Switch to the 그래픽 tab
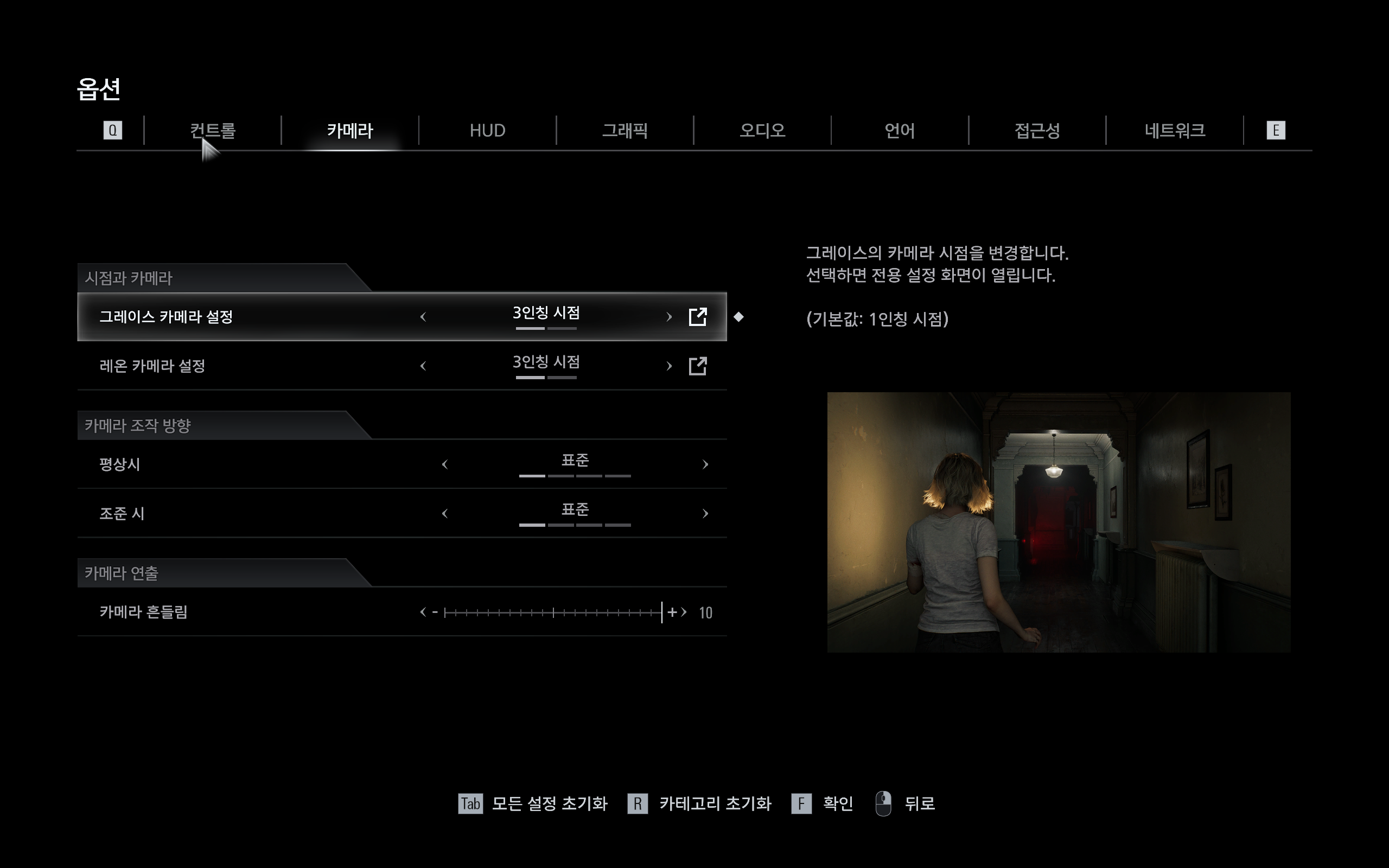The image size is (1389, 868). (x=625, y=131)
